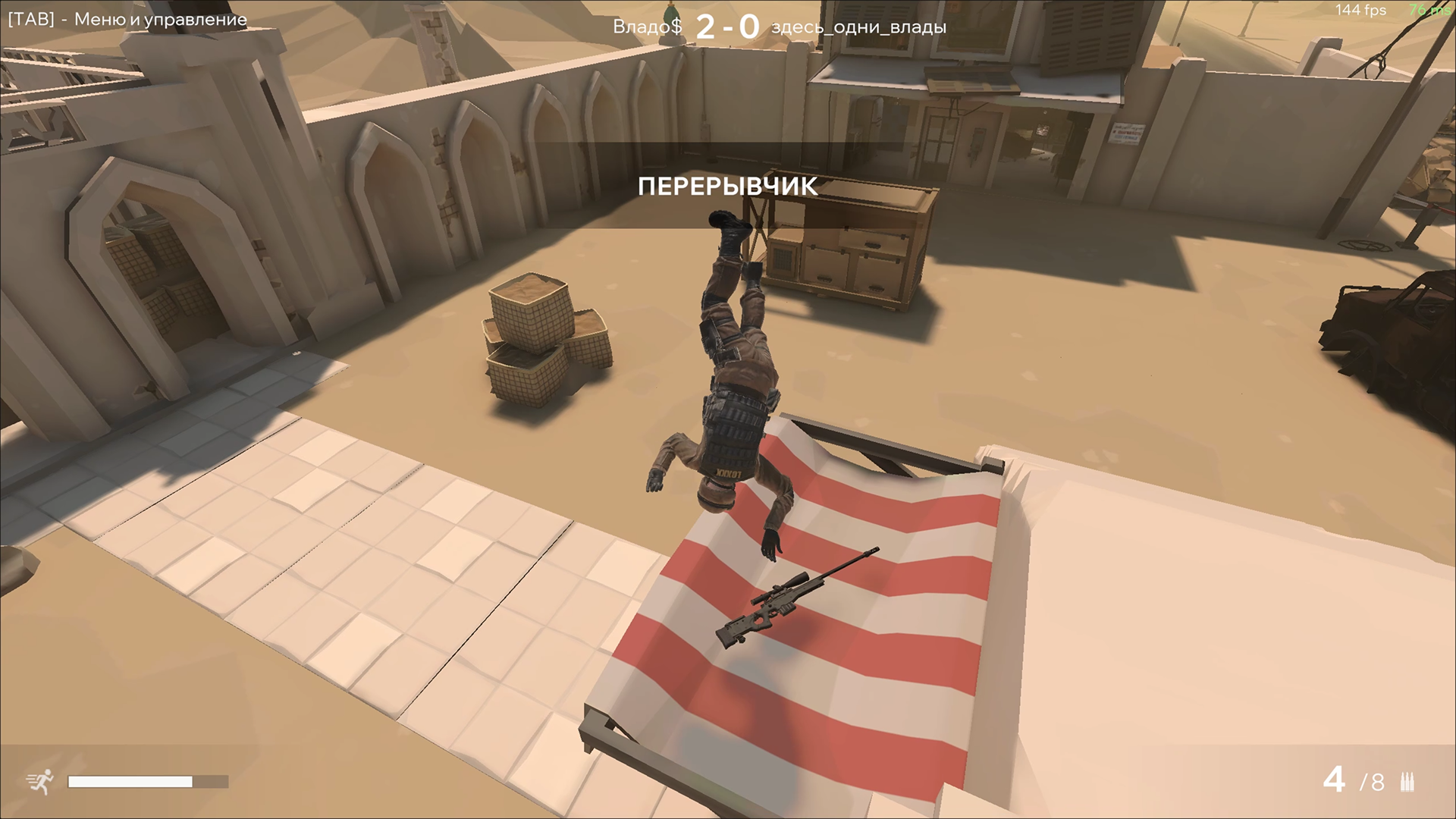Expand the scoreboard via the 2 - 0 score
The height and width of the screenshot is (819, 1456).
(x=726, y=25)
